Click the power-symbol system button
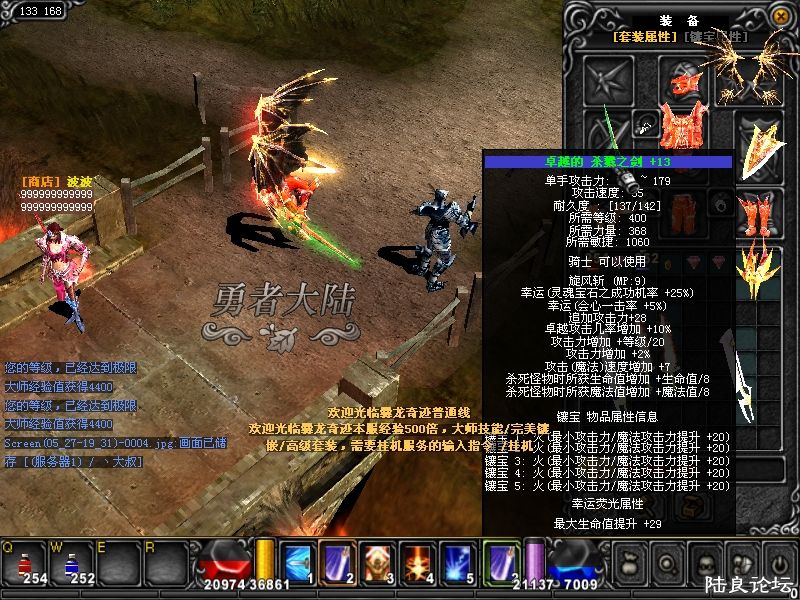This screenshot has width=800, height=600. 776,564
